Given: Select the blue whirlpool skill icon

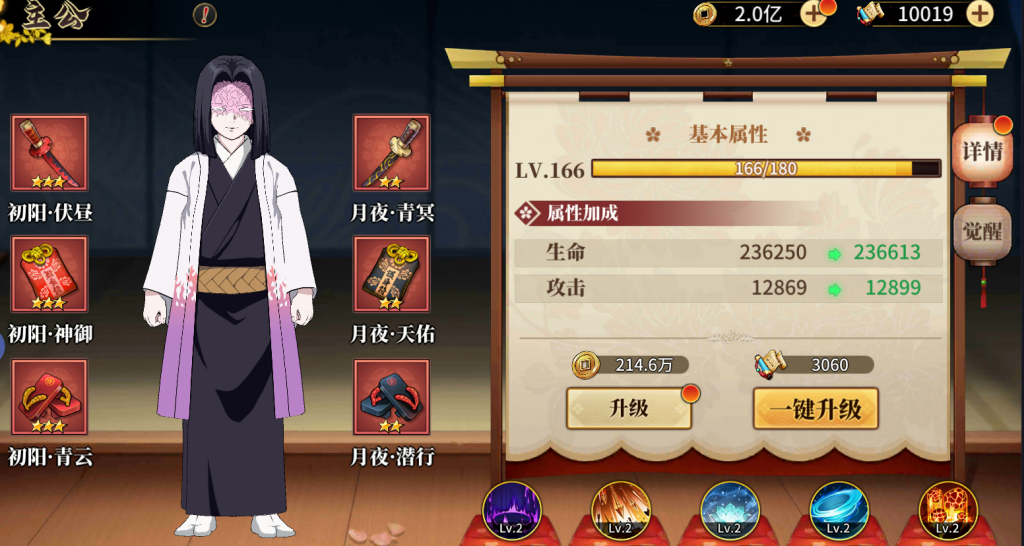Looking at the screenshot, I should [x=839, y=510].
